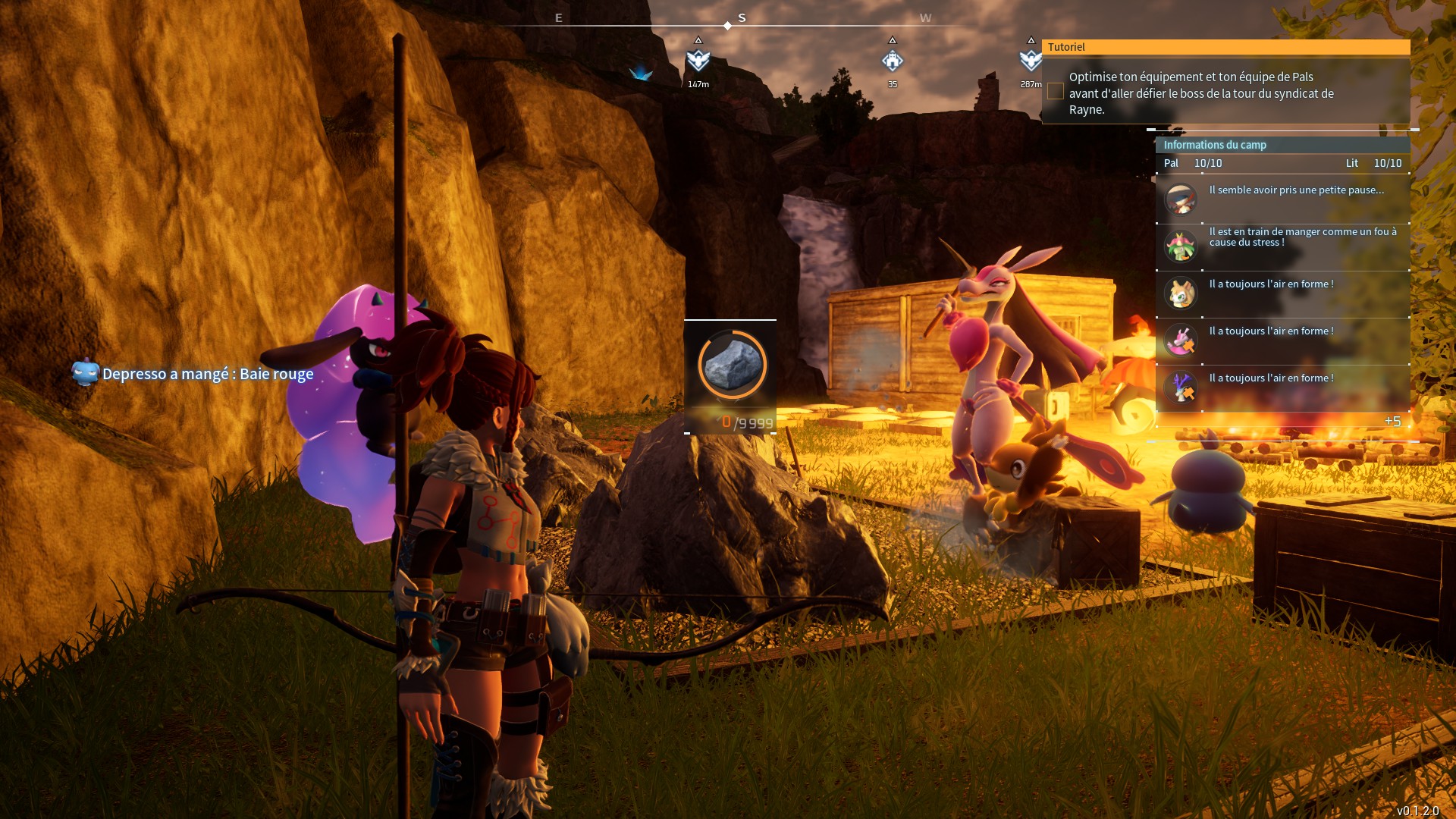Select the compass marker showing 147m
The height and width of the screenshot is (819, 1456).
point(698,61)
